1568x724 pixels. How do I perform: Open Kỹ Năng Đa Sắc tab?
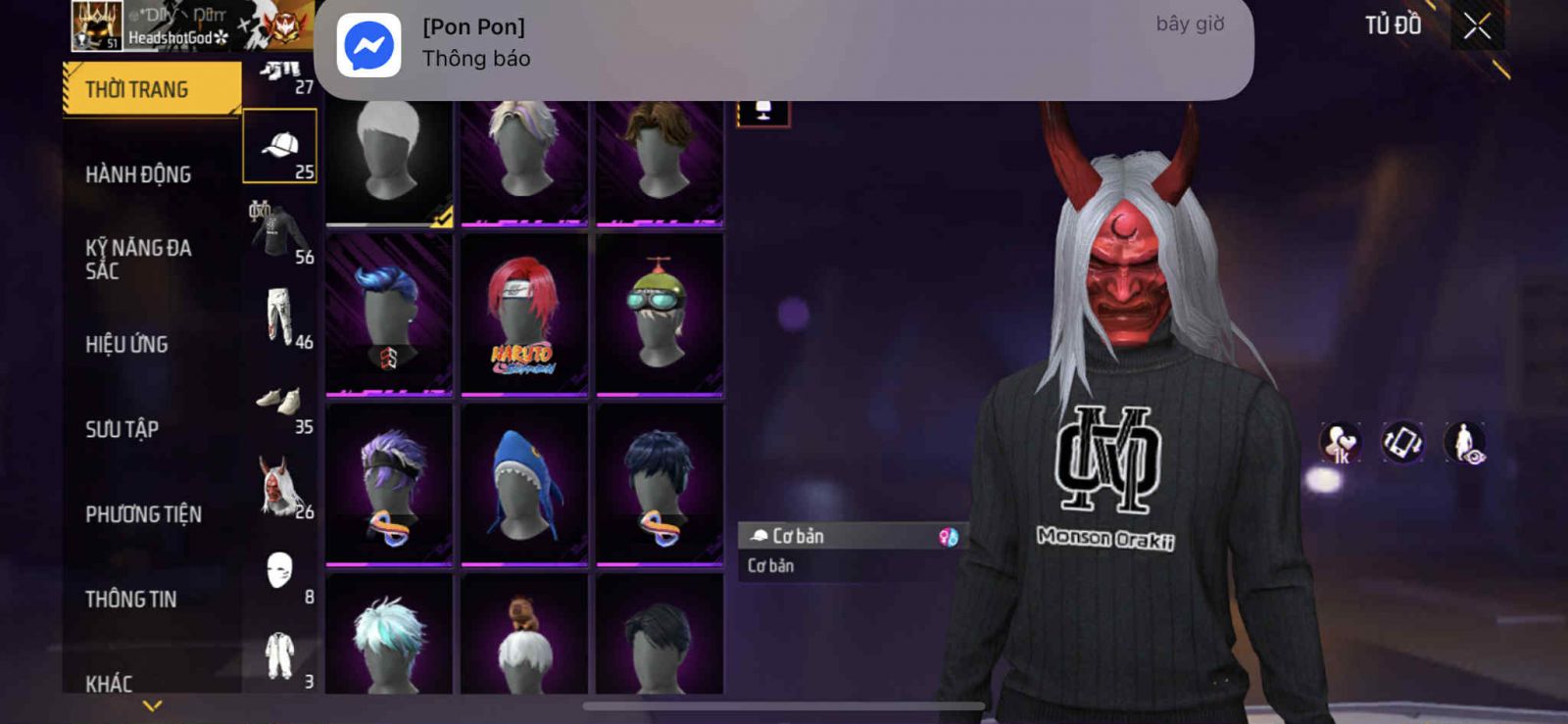[x=138, y=259]
